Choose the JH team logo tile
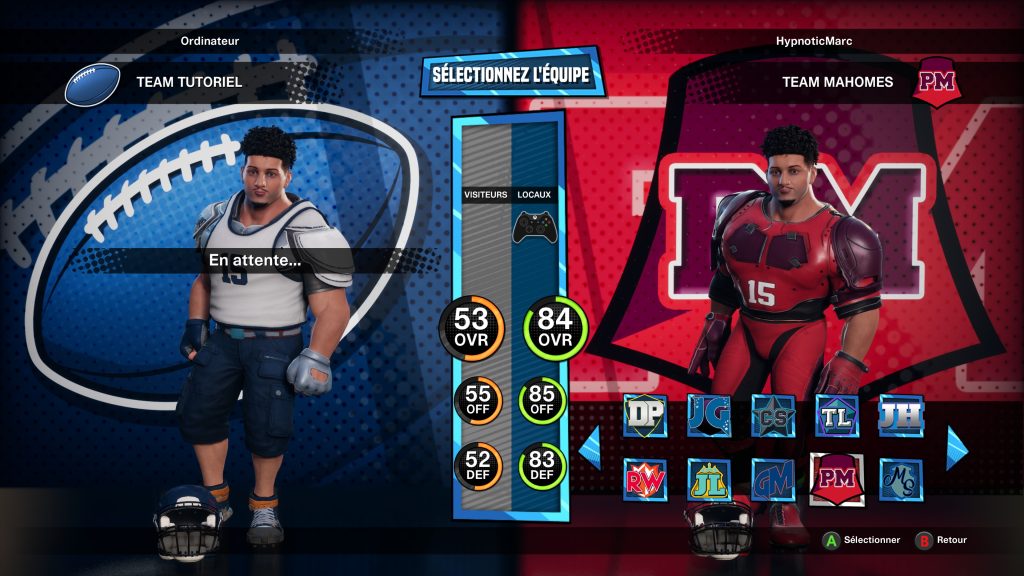Viewport: 1024px width, 576px height. (x=900, y=416)
